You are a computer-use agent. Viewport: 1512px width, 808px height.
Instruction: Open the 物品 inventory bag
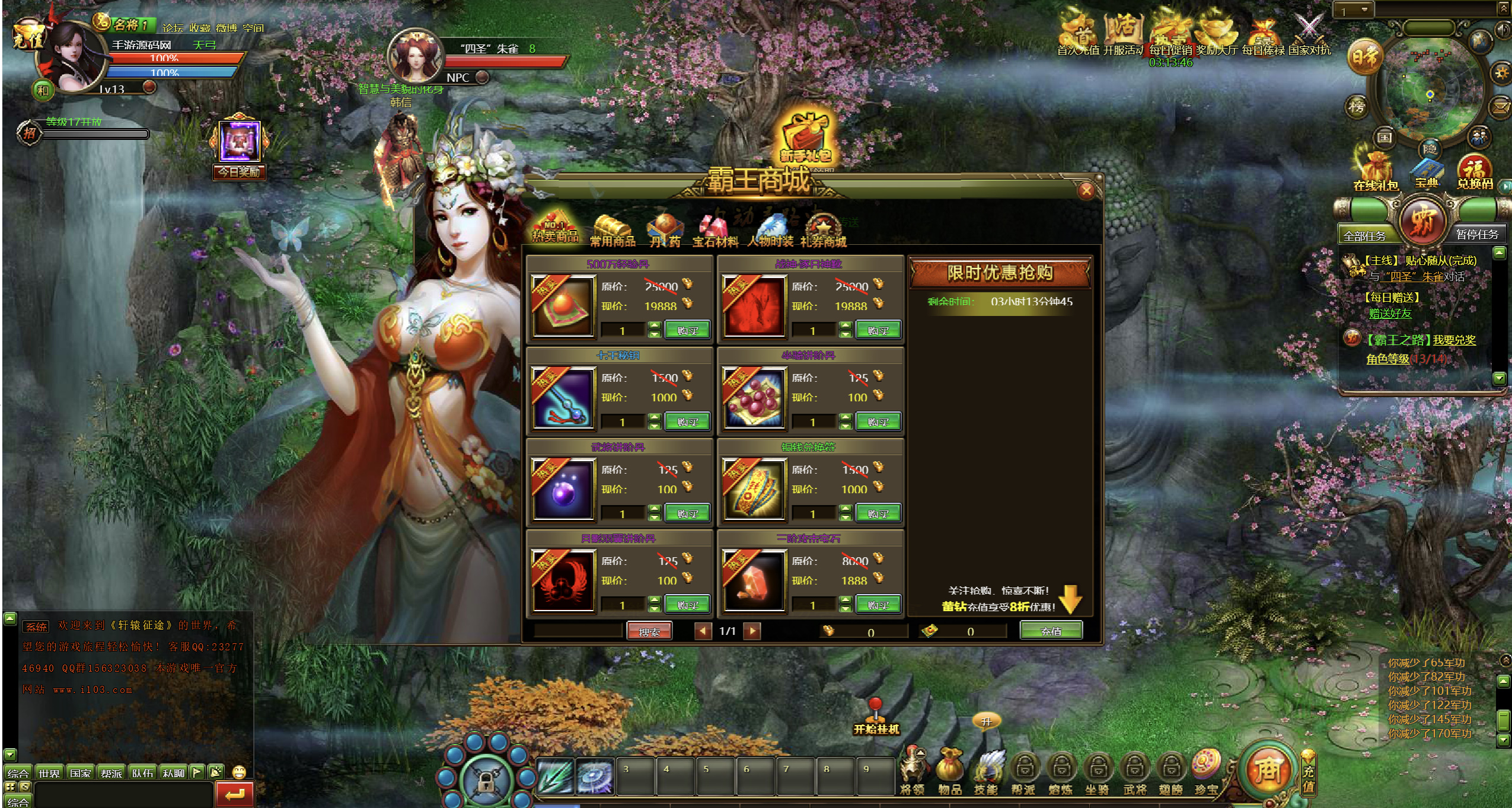pos(949,771)
